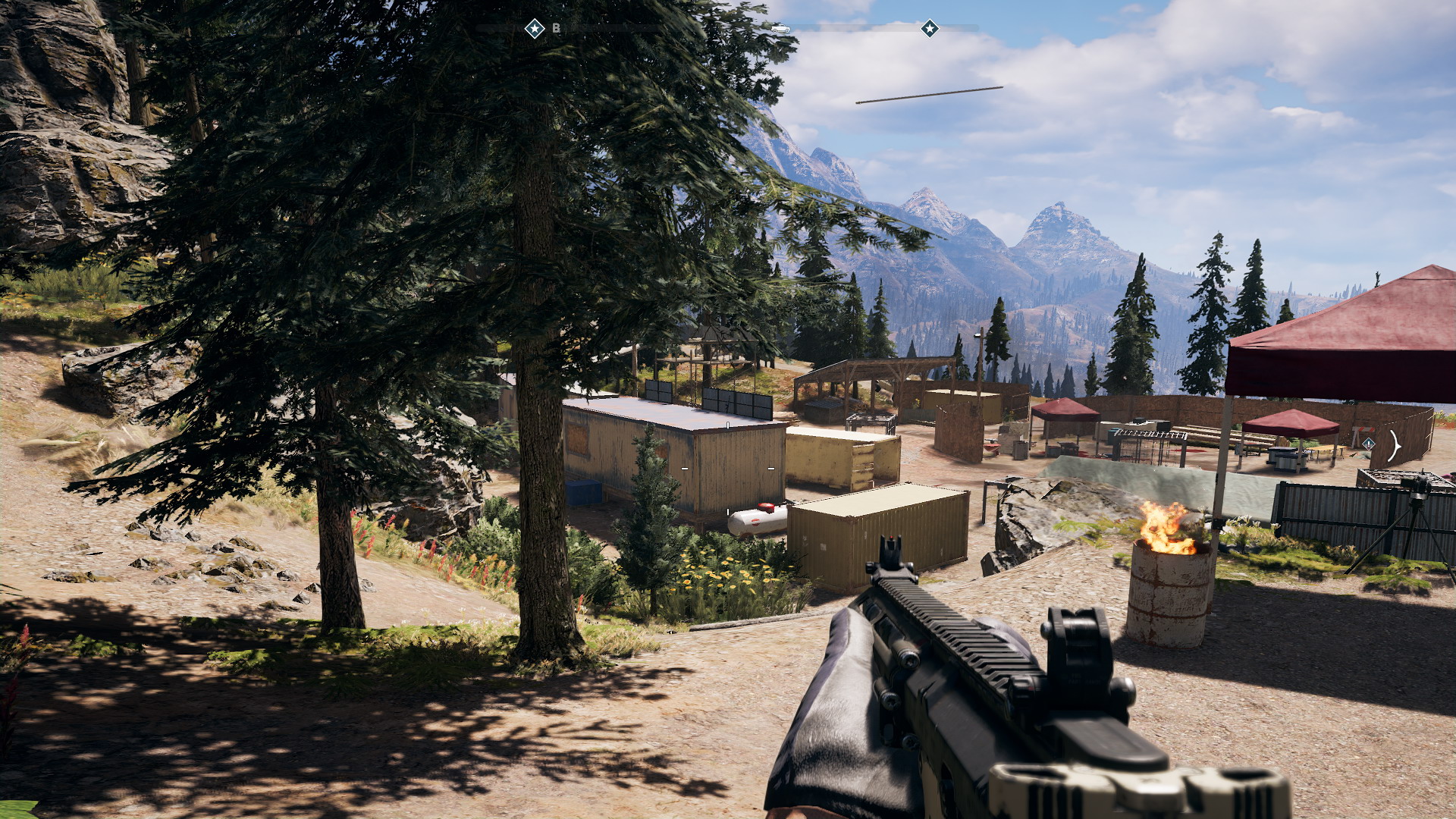Select the exclamation mark diamond world marker

(1369, 444)
